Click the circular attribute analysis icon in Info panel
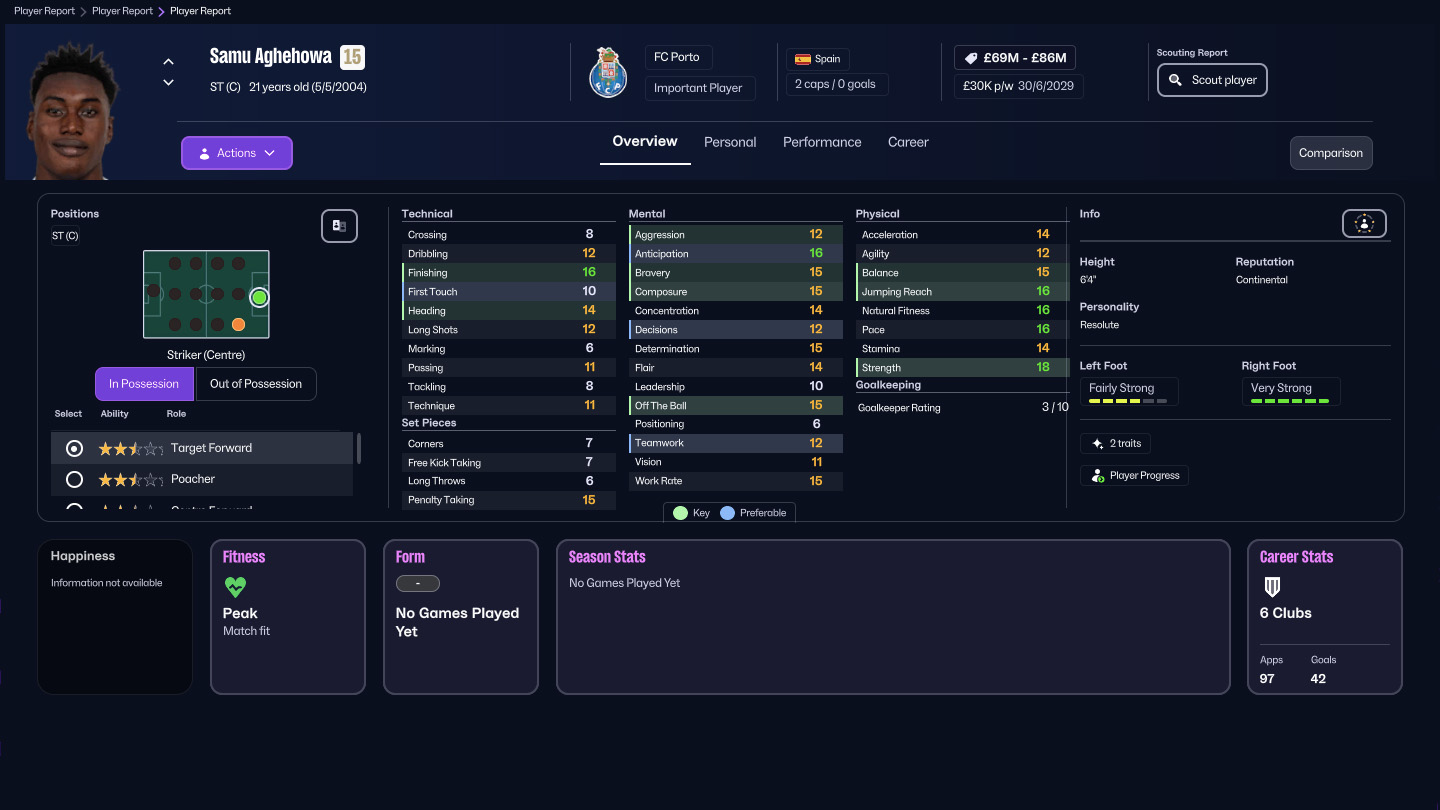Image resolution: width=1440 pixels, height=810 pixels. (1364, 223)
